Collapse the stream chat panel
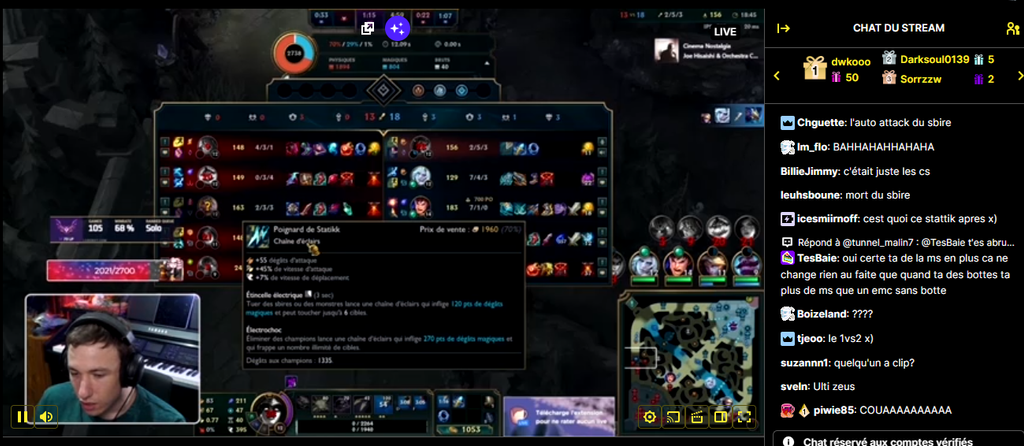 784,28
